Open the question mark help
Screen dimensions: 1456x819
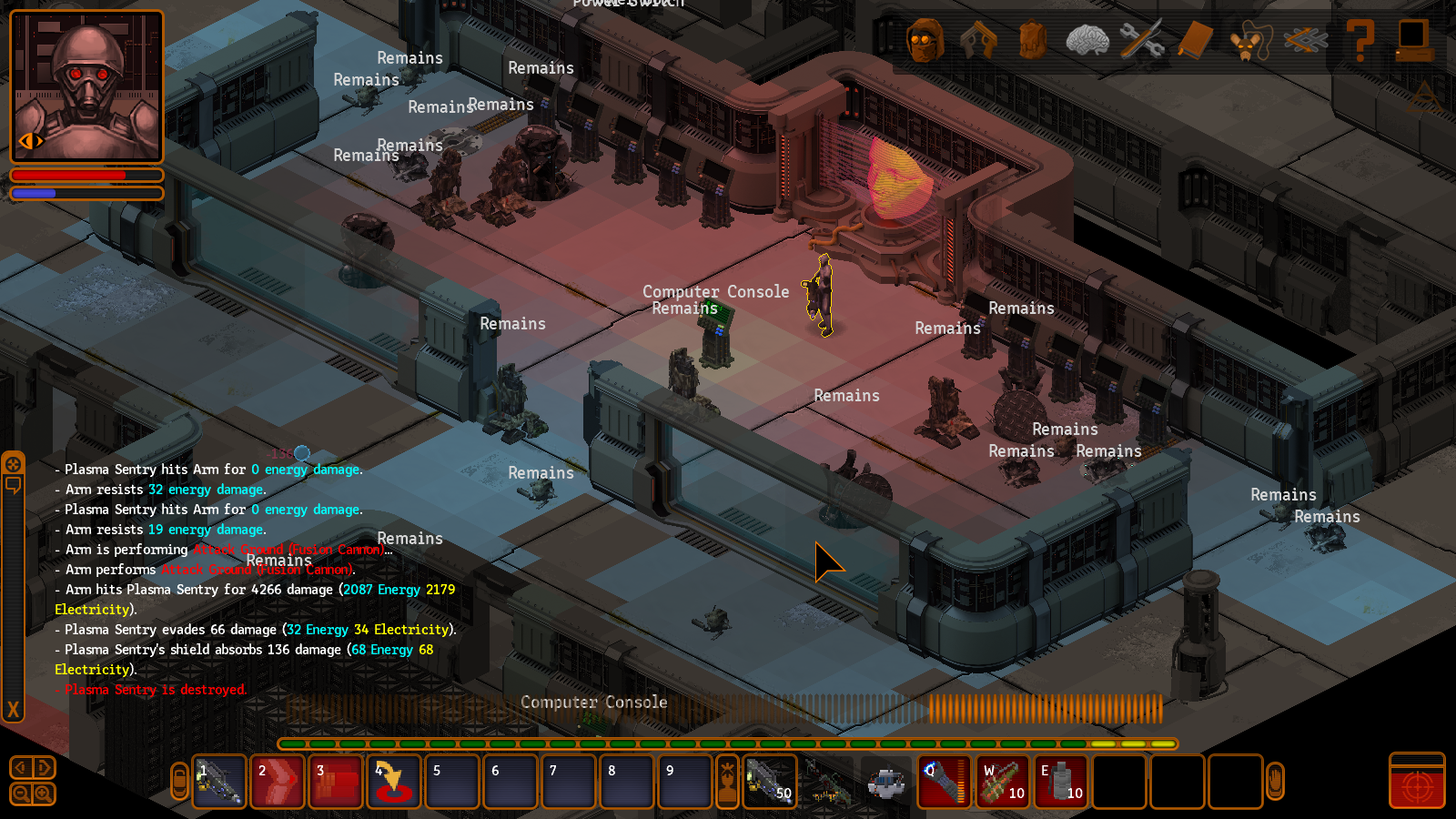tap(1360, 41)
